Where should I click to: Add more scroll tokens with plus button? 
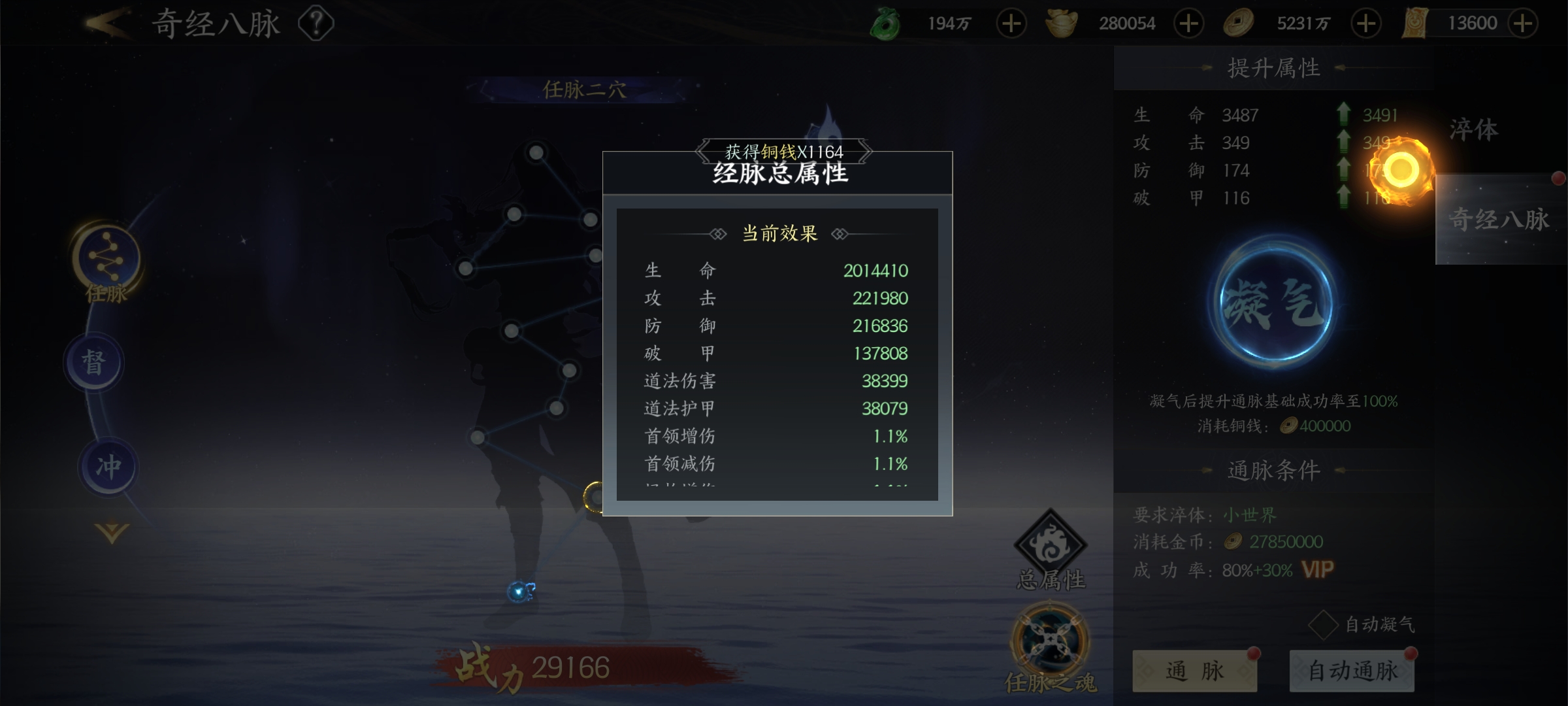coord(1523,24)
